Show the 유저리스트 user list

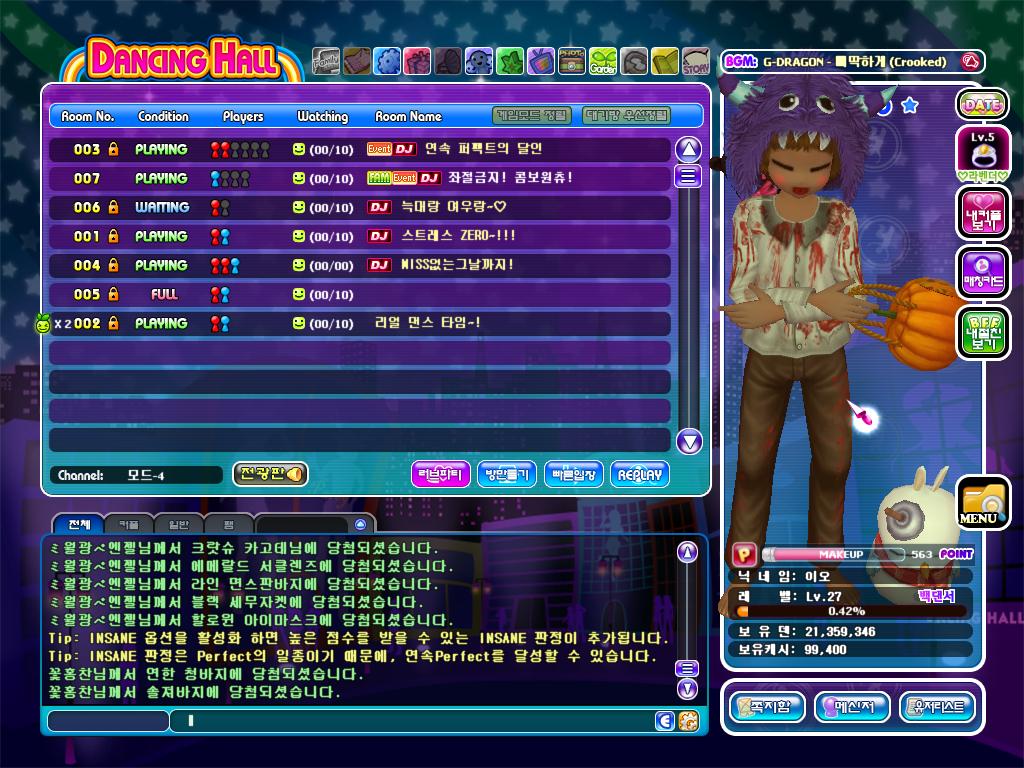(937, 707)
